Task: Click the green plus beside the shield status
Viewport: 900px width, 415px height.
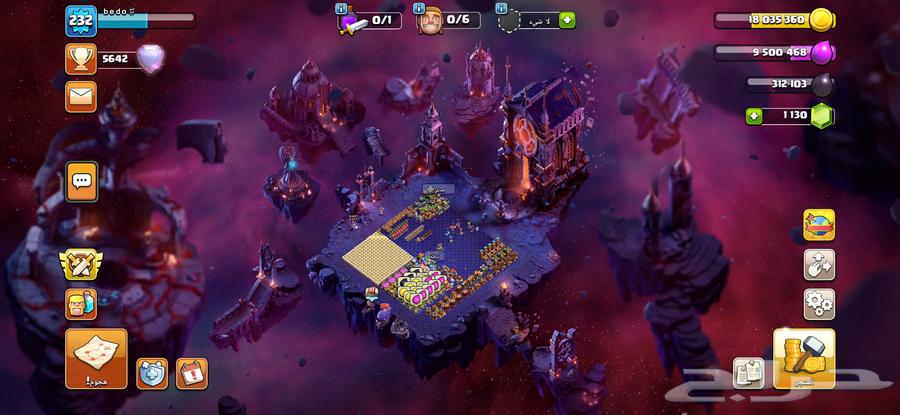Action: [x=568, y=20]
